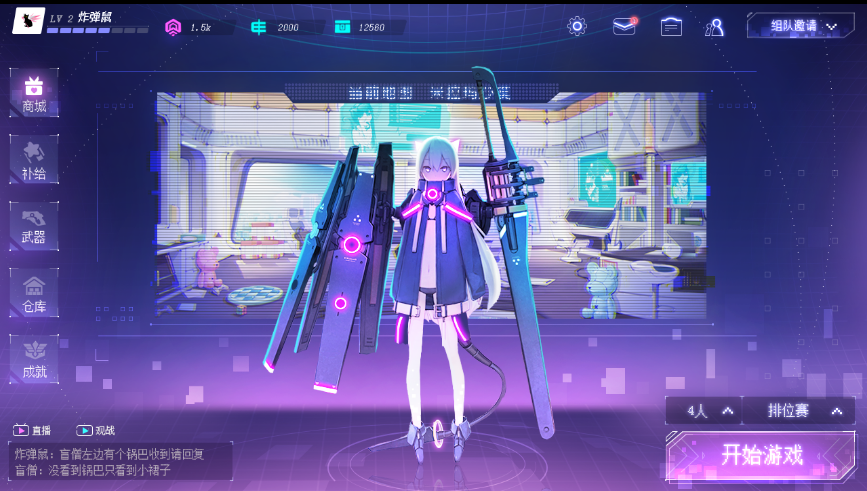Open the 组队邀请 team invite dropdown
The width and height of the screenshot is (867, 491).
coord(801,26)
